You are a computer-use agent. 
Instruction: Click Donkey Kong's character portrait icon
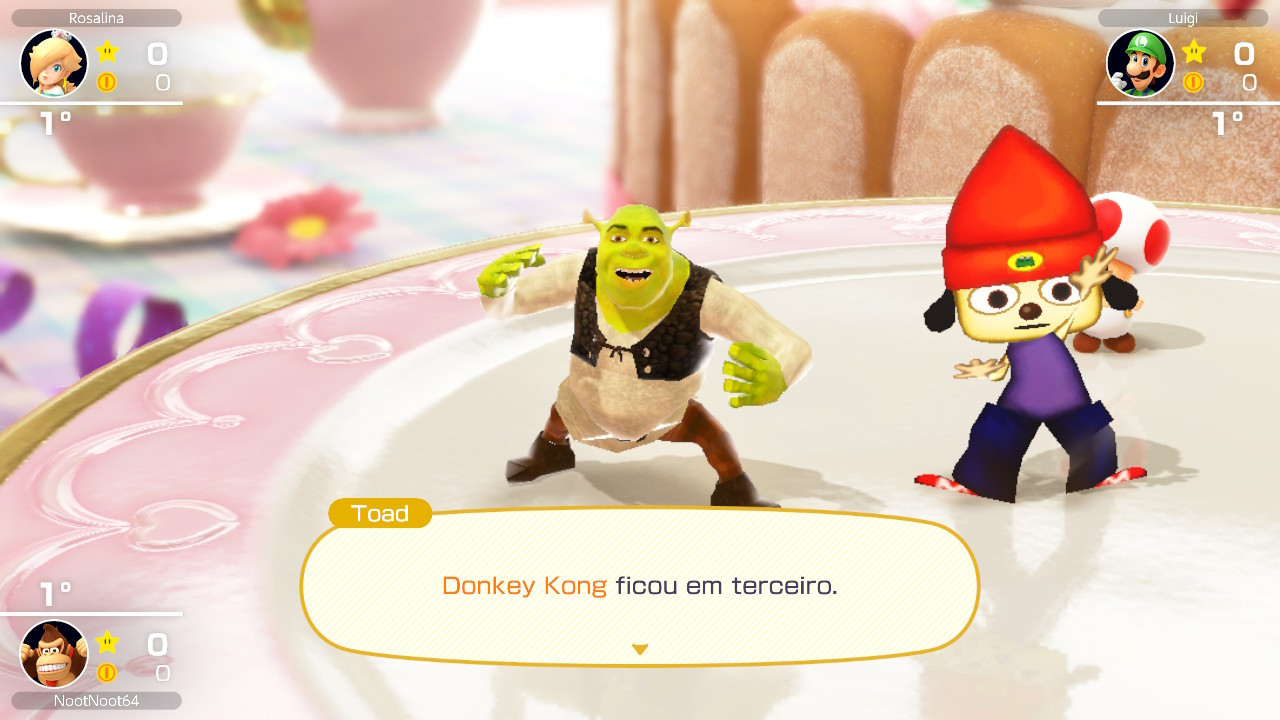[x=54, y=654]
